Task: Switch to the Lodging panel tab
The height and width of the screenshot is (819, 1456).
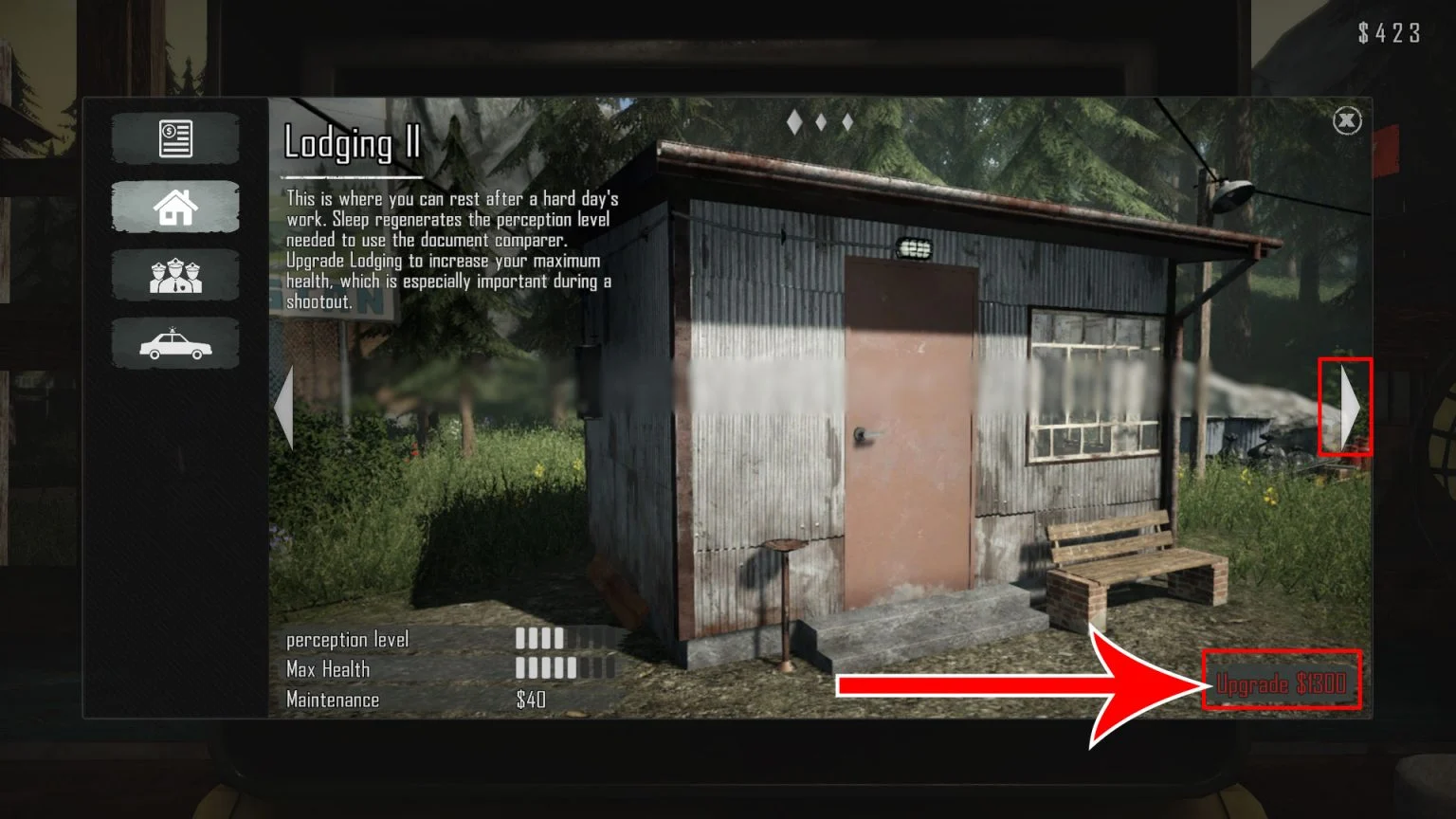Action: coord(175,206)
